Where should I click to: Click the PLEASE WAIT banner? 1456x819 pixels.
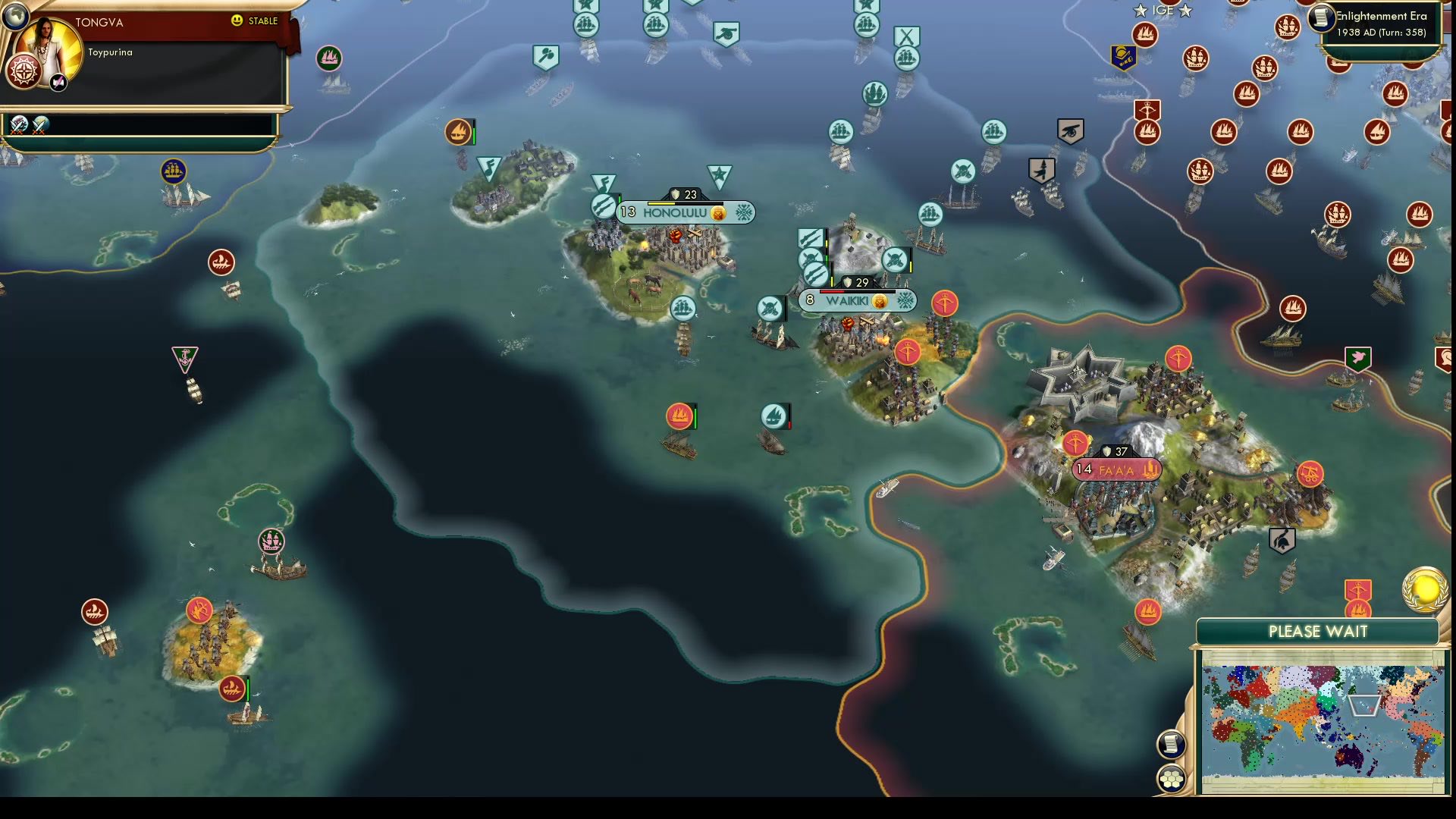1317,630
